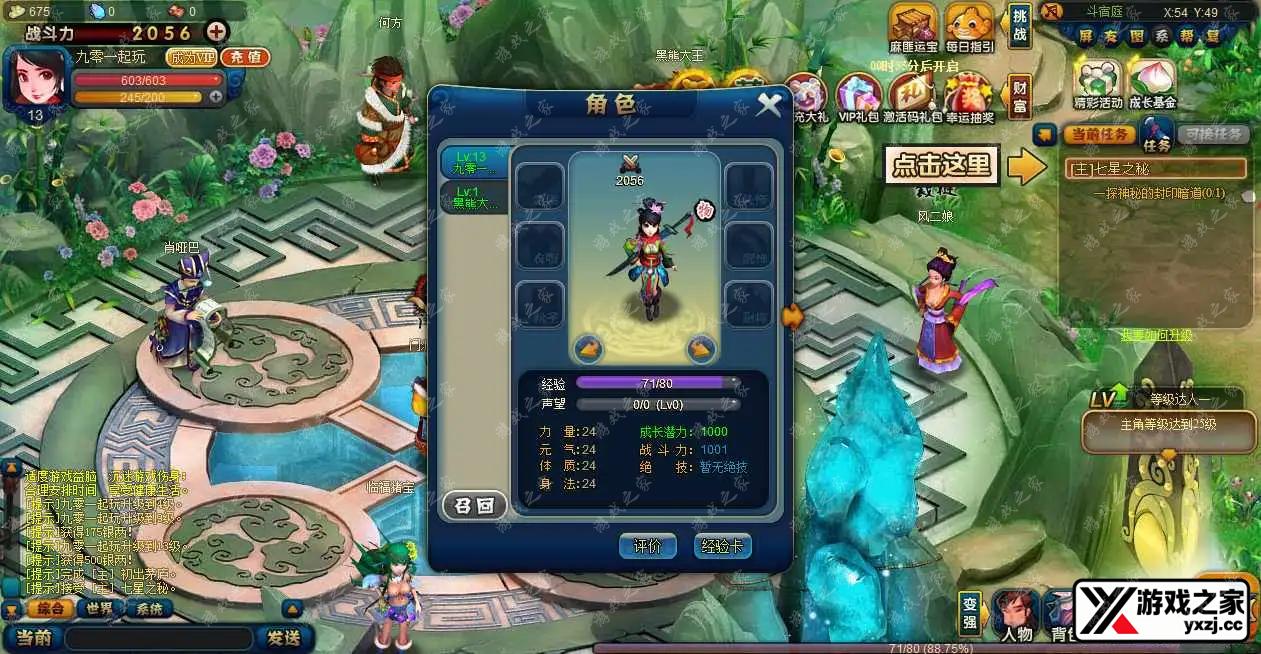
Task: Select the [主]七星之秘 quest entry
Action: pos(1155,168)
